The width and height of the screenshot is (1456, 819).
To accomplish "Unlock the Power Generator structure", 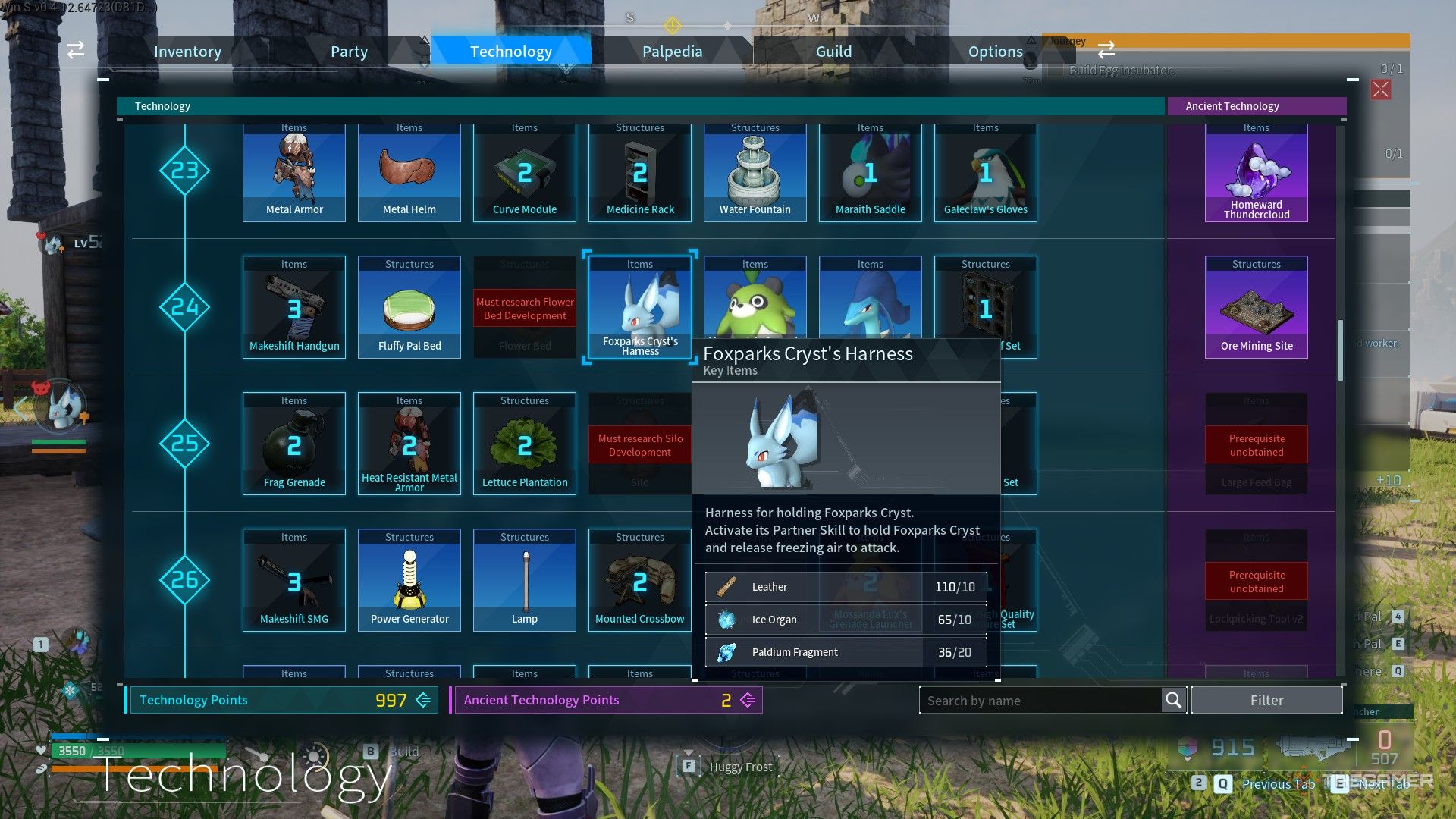I will [x=409, y=580].
